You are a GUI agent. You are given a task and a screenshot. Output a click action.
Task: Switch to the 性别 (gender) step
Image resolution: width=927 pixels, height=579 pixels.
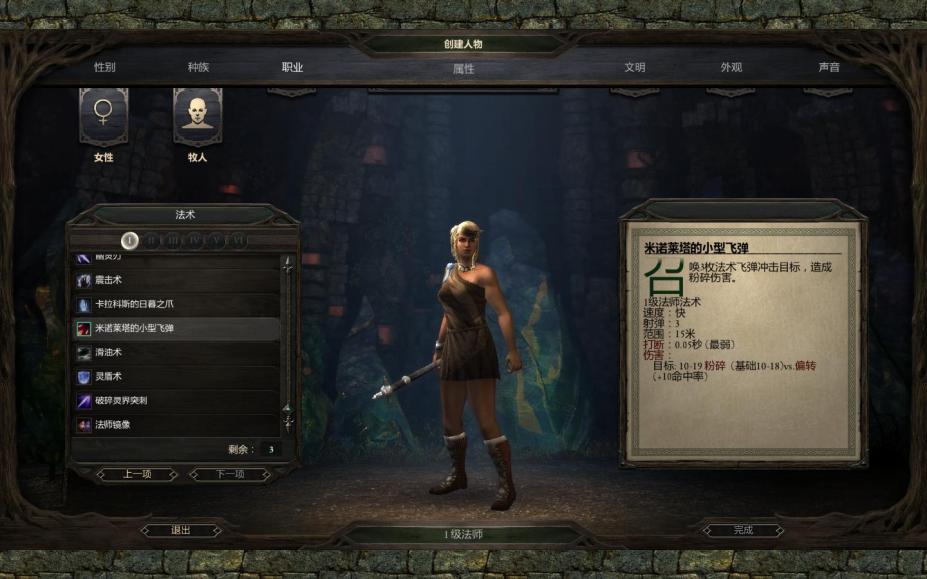click(x=104, y=67)
